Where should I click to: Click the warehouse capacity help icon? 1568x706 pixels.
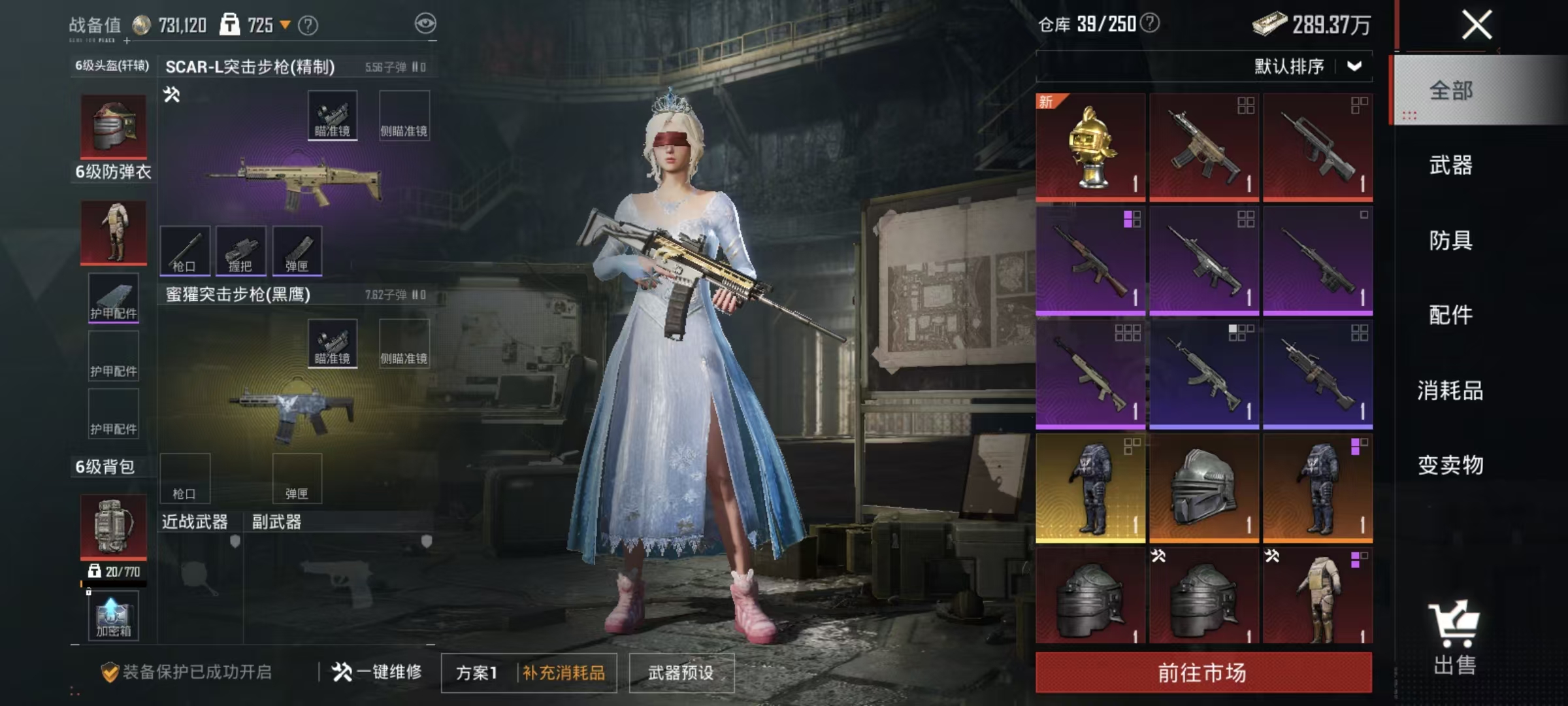1150,24
